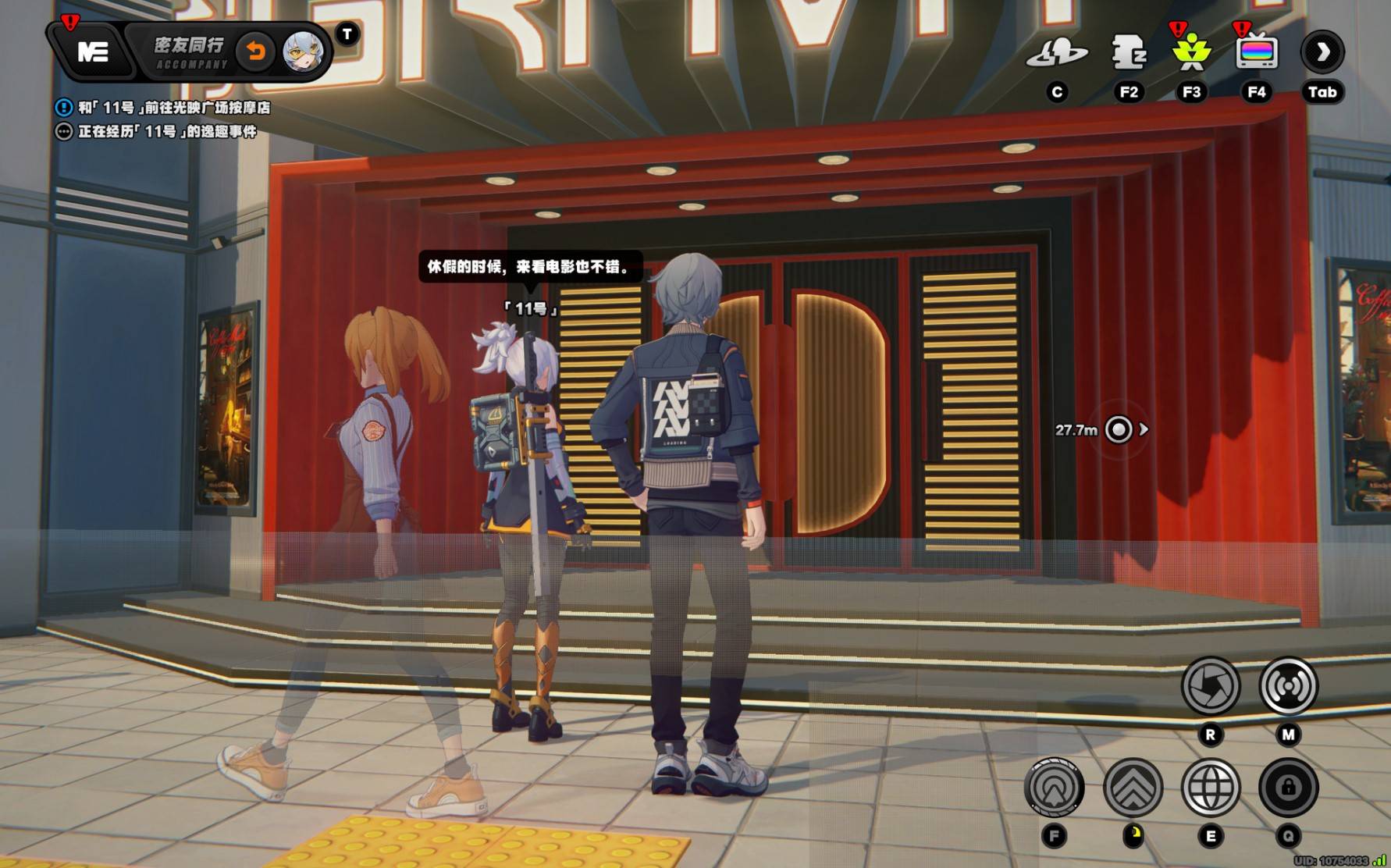Screen dimensions: 1391x868
Task: Click the 27.7m objective waypoint marker
Action: [1119, 429]
